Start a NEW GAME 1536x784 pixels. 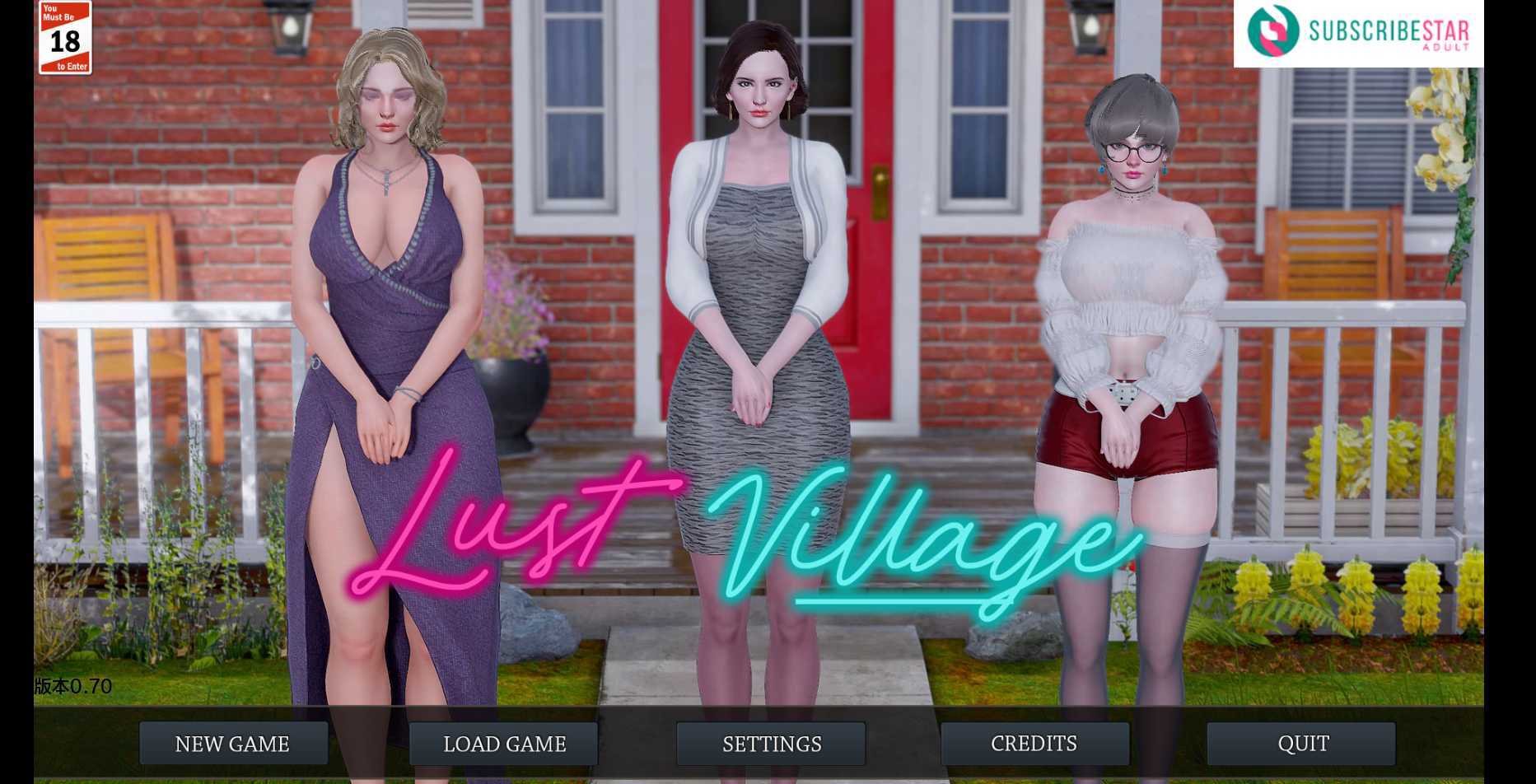pos(232,744)
